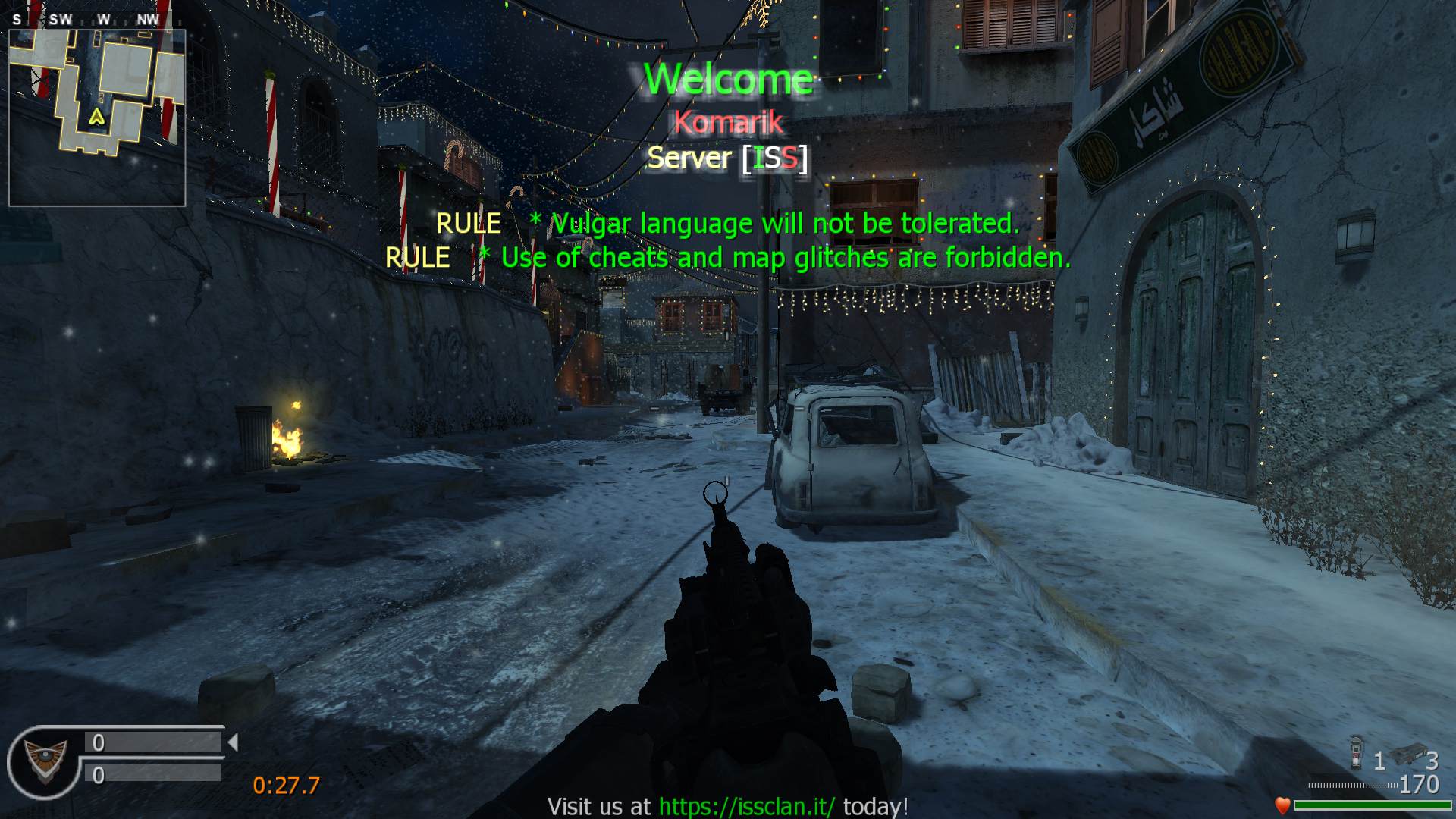Select the rank emblem badge
The width and height of the screenshot is (1456, 819).
tap(44, 761)
